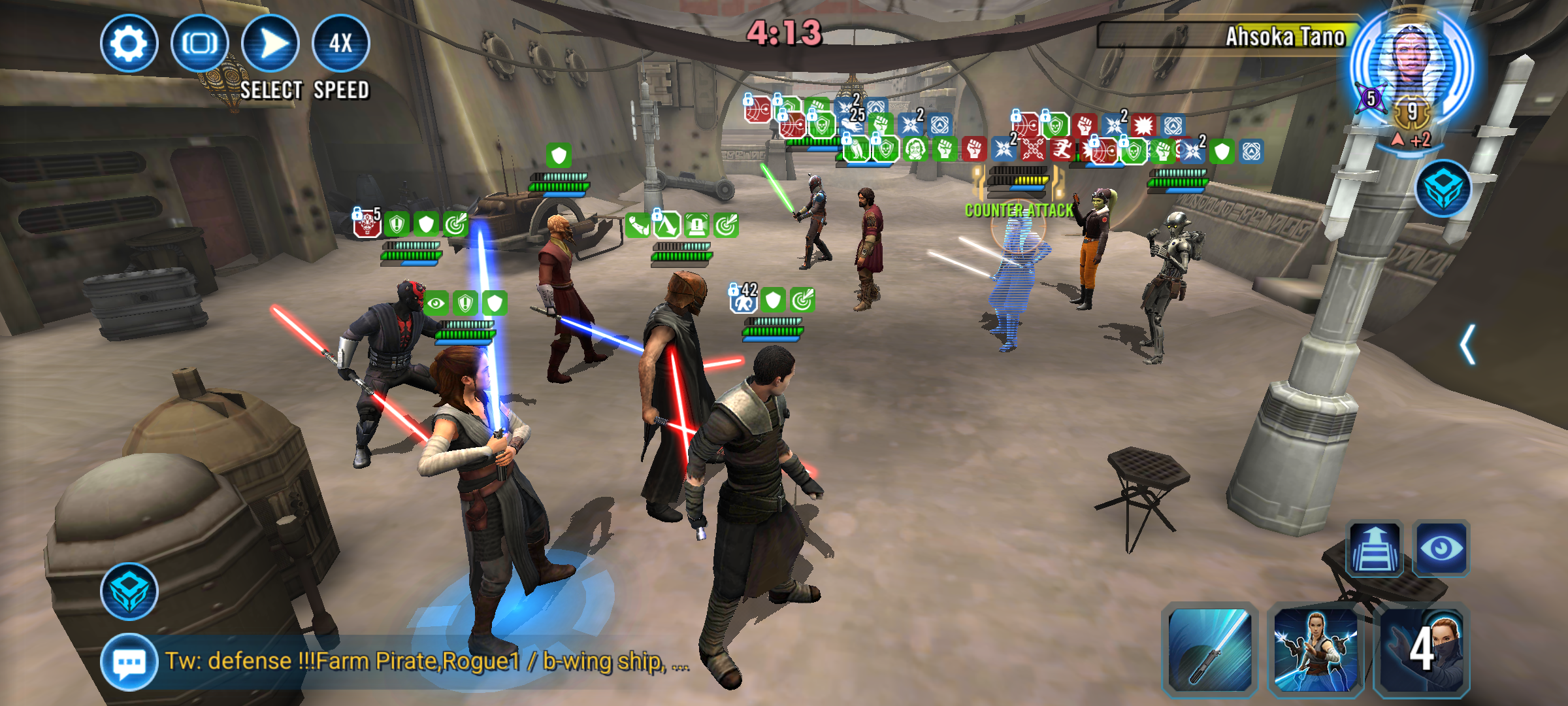Viewport: 1568px width, 706px height.
Task: Toggle the auto-battle play button
Action: 270,44
